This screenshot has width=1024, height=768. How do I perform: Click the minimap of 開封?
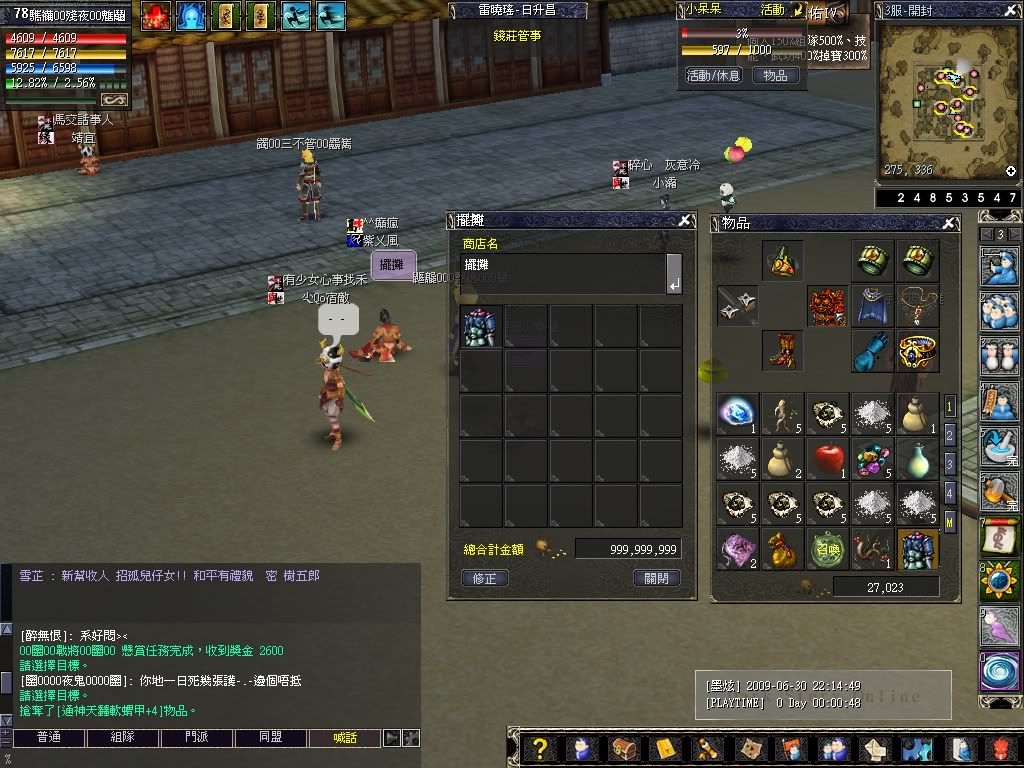coord(947,100)
